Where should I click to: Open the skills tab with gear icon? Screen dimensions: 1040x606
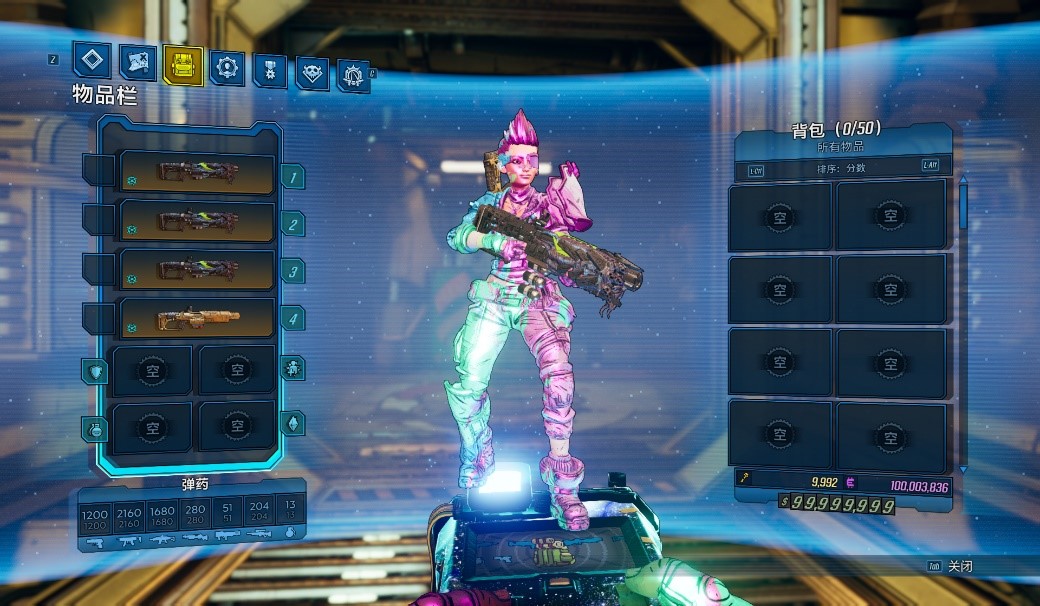point(226,68)
